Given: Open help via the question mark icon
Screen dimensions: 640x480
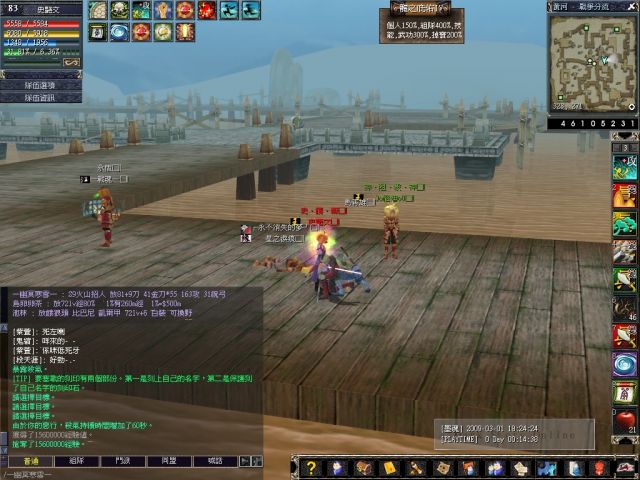Looking at the screenshot, I should click(312, 467).
